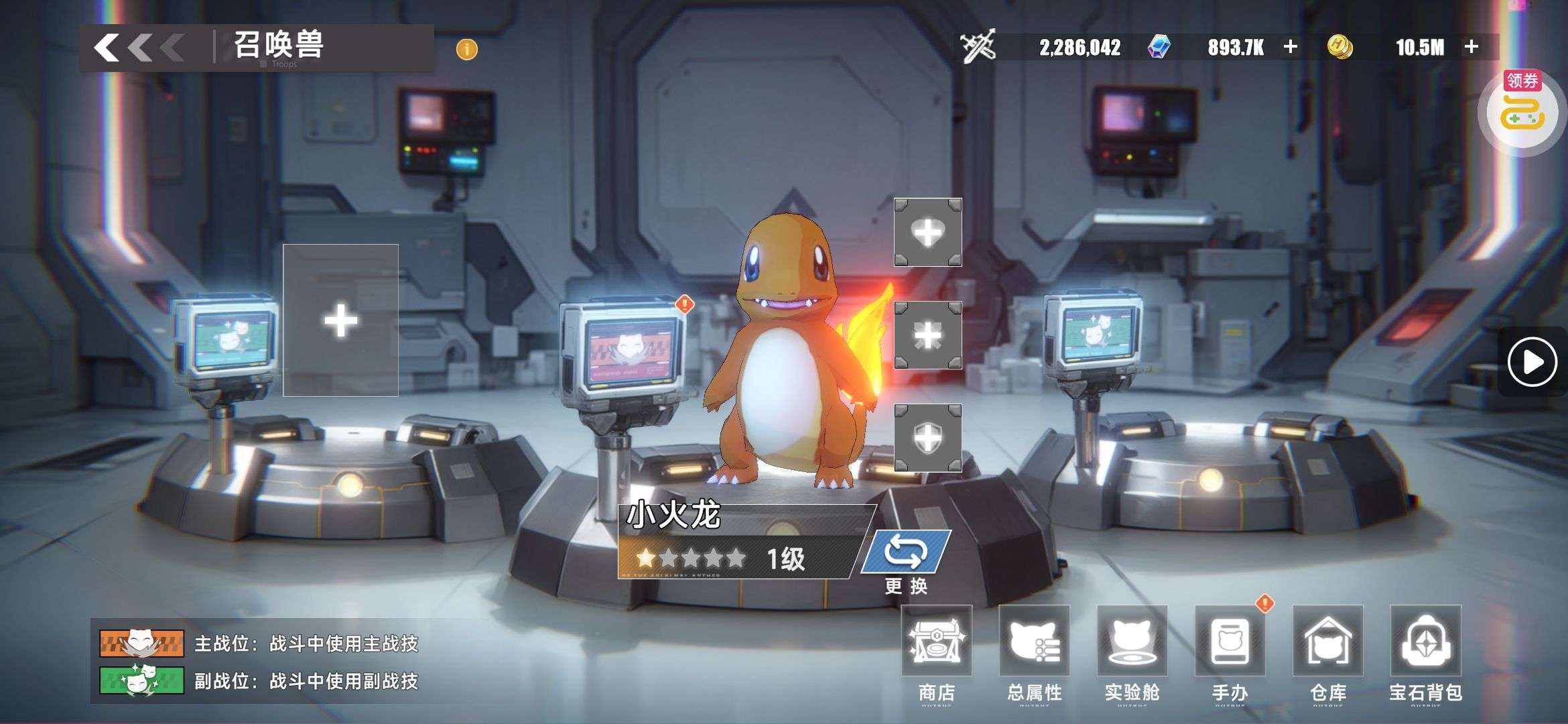Add a summon to the empty slot
Viewport: 1568px width, 724px height.
[340, 320]
